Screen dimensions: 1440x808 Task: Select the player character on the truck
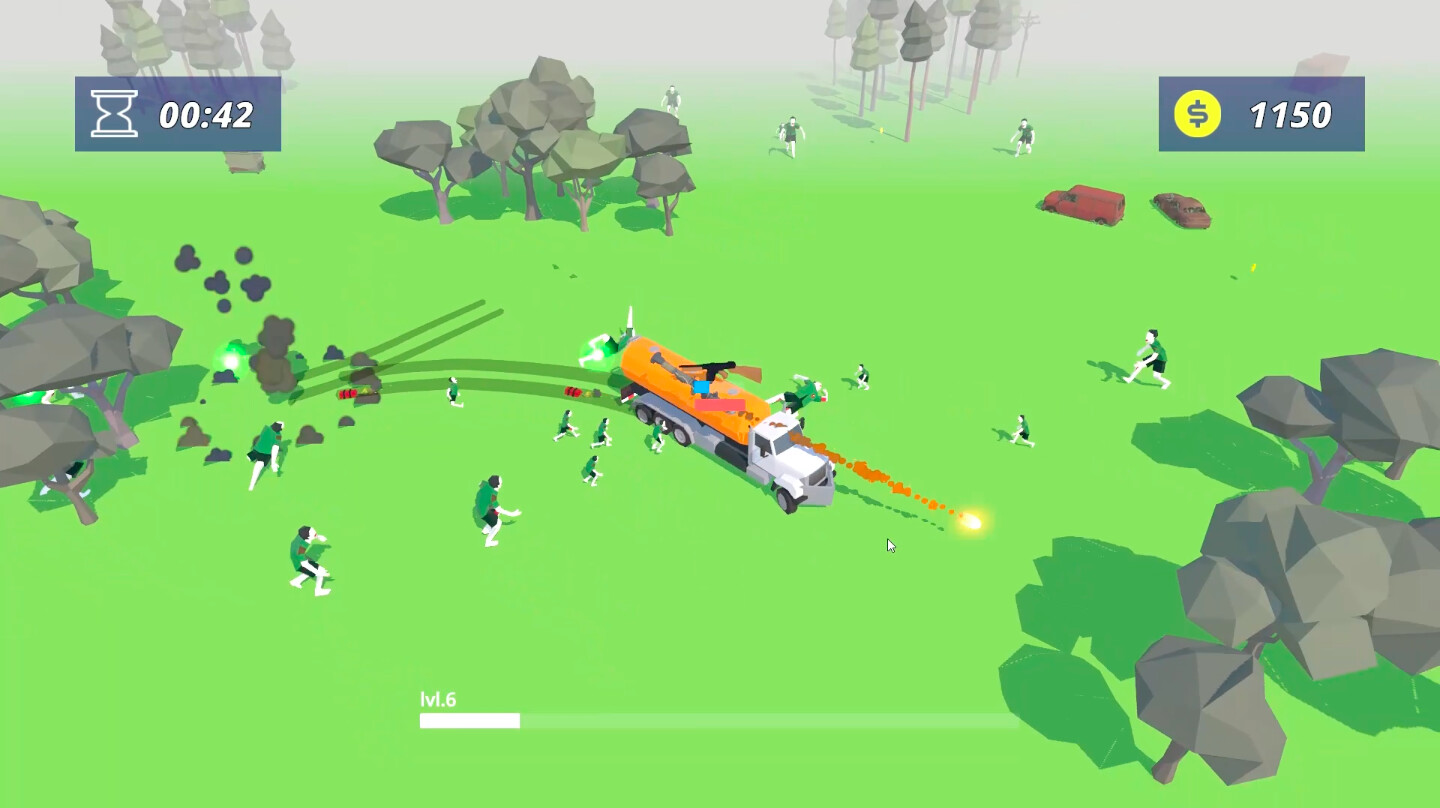pyautogui.click(x=700, y=385)
